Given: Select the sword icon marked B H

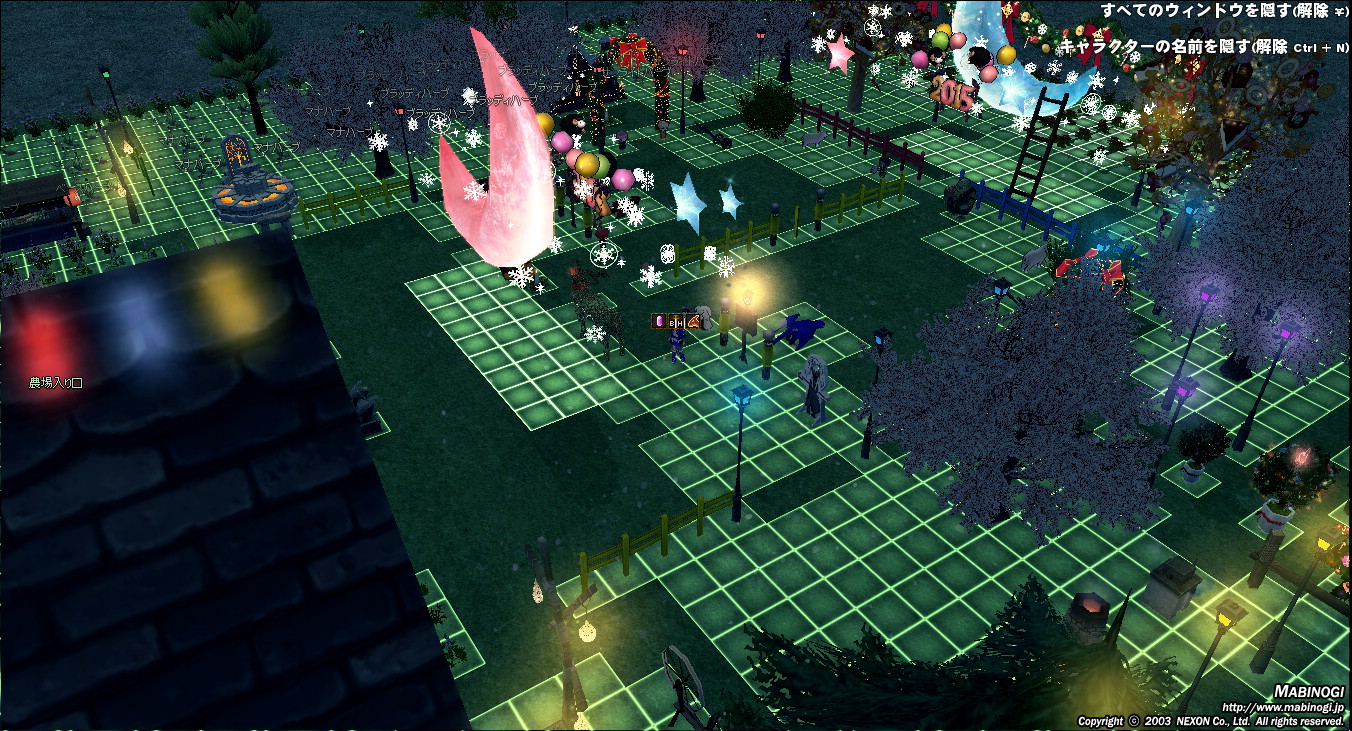Looking at the screenshot, I should coord(675,321).
